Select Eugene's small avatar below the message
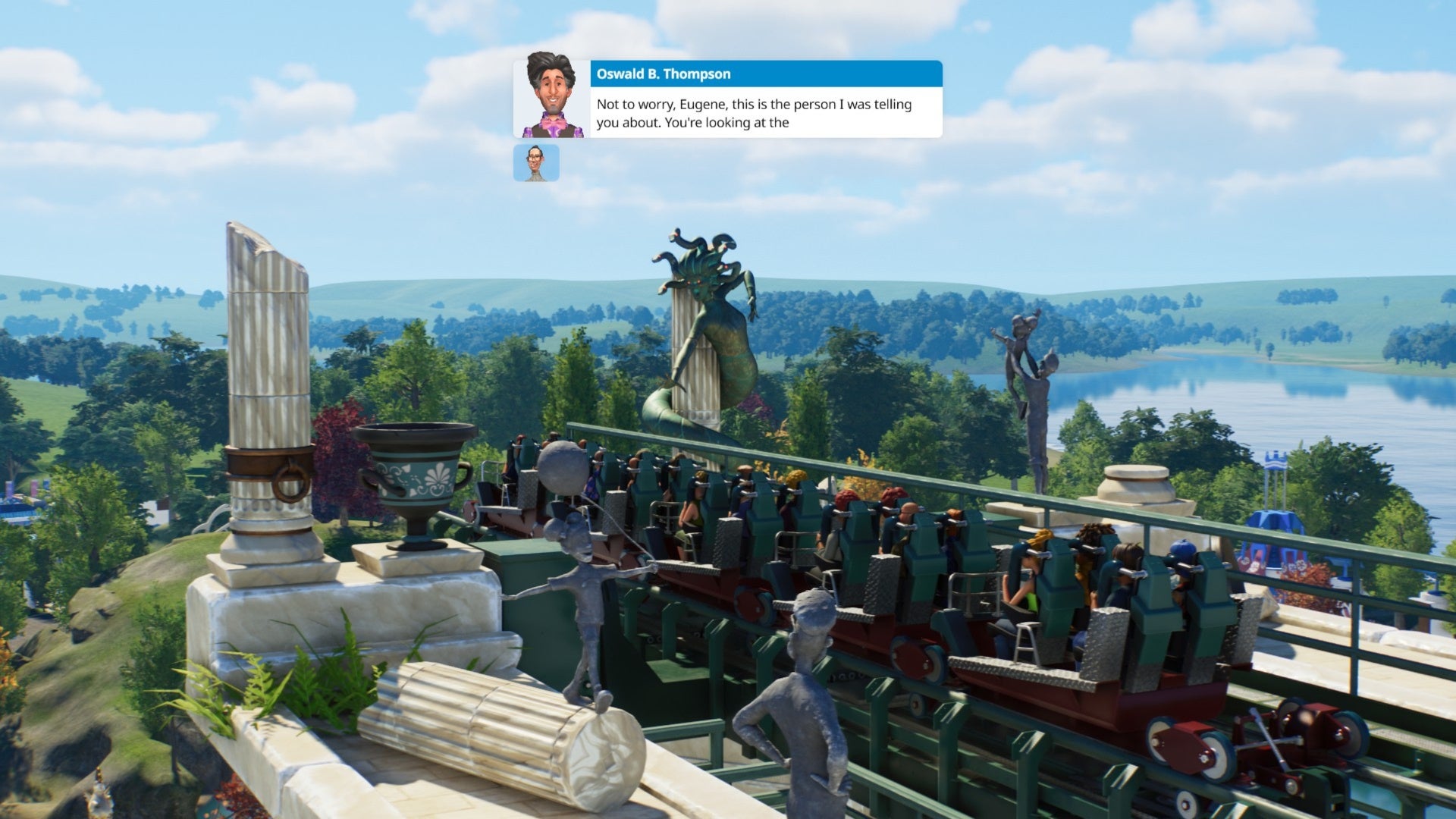The image size is (1456, 819). click(537, 163)
